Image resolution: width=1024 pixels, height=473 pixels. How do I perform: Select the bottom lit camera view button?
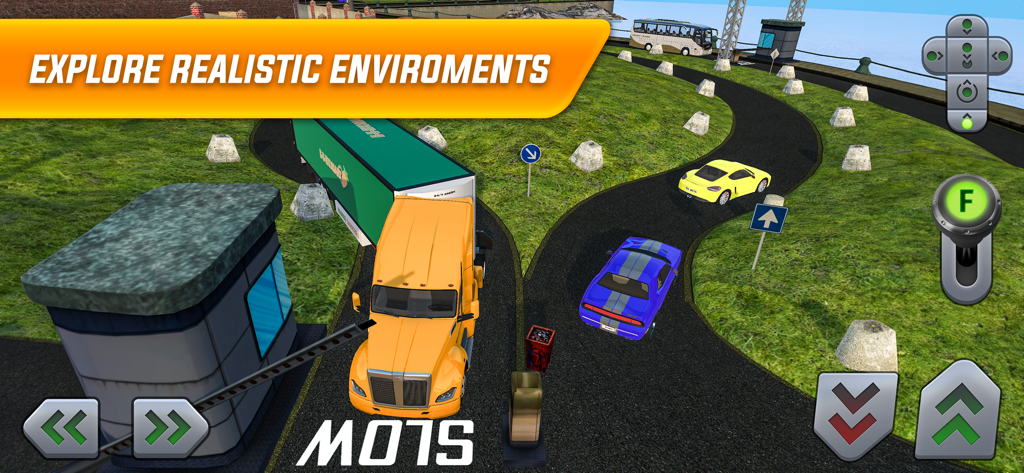(966, 121)
